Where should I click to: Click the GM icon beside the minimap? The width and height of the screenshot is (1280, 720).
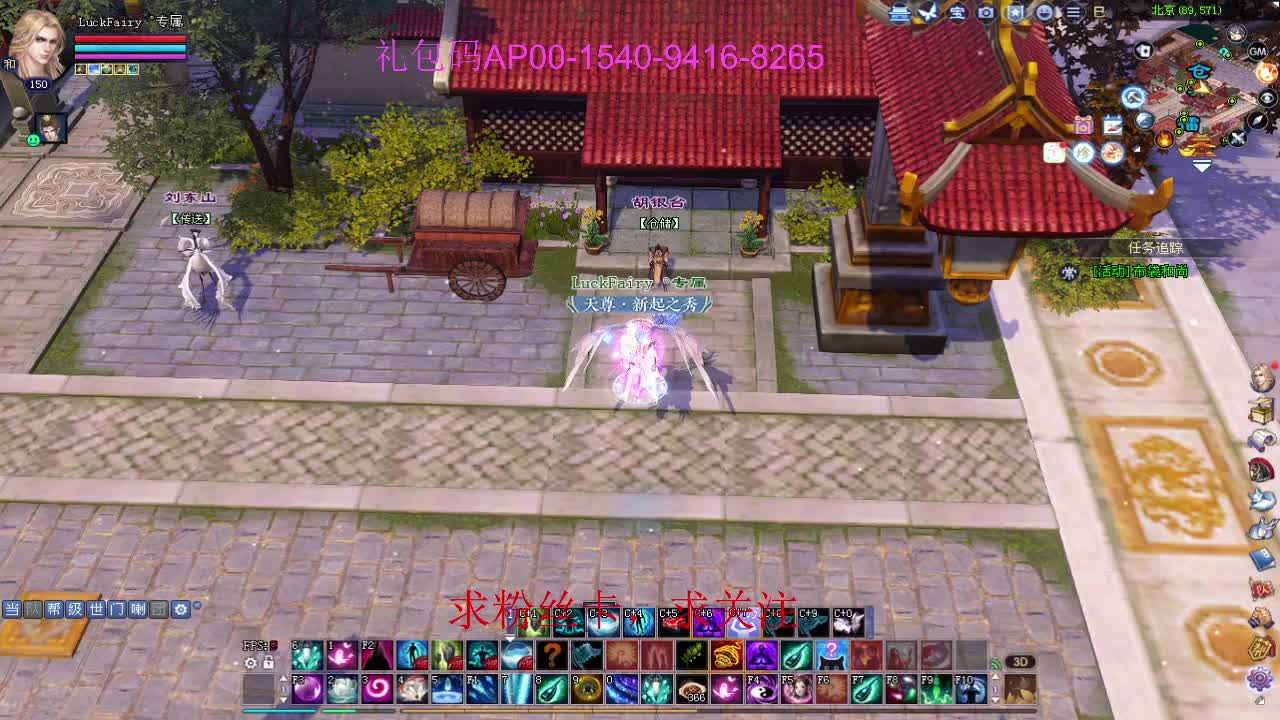point(1257,52)
